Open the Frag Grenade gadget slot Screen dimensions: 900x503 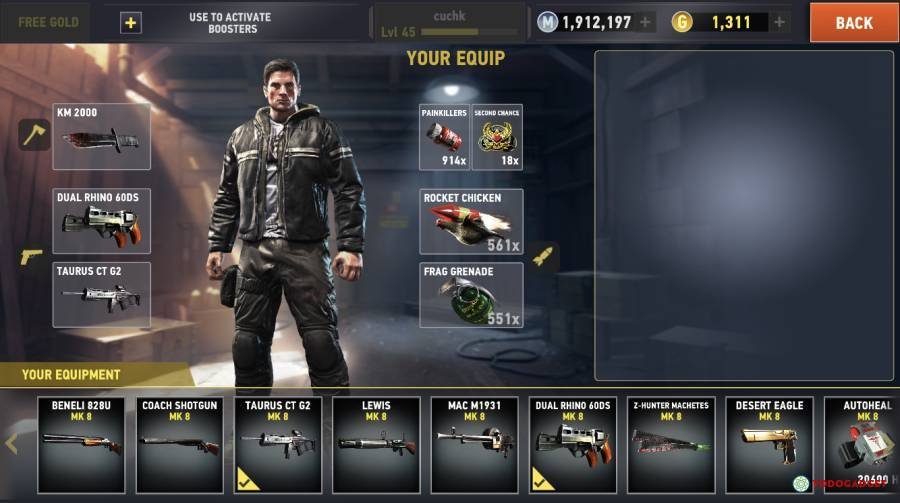click(x=471, y=294)
